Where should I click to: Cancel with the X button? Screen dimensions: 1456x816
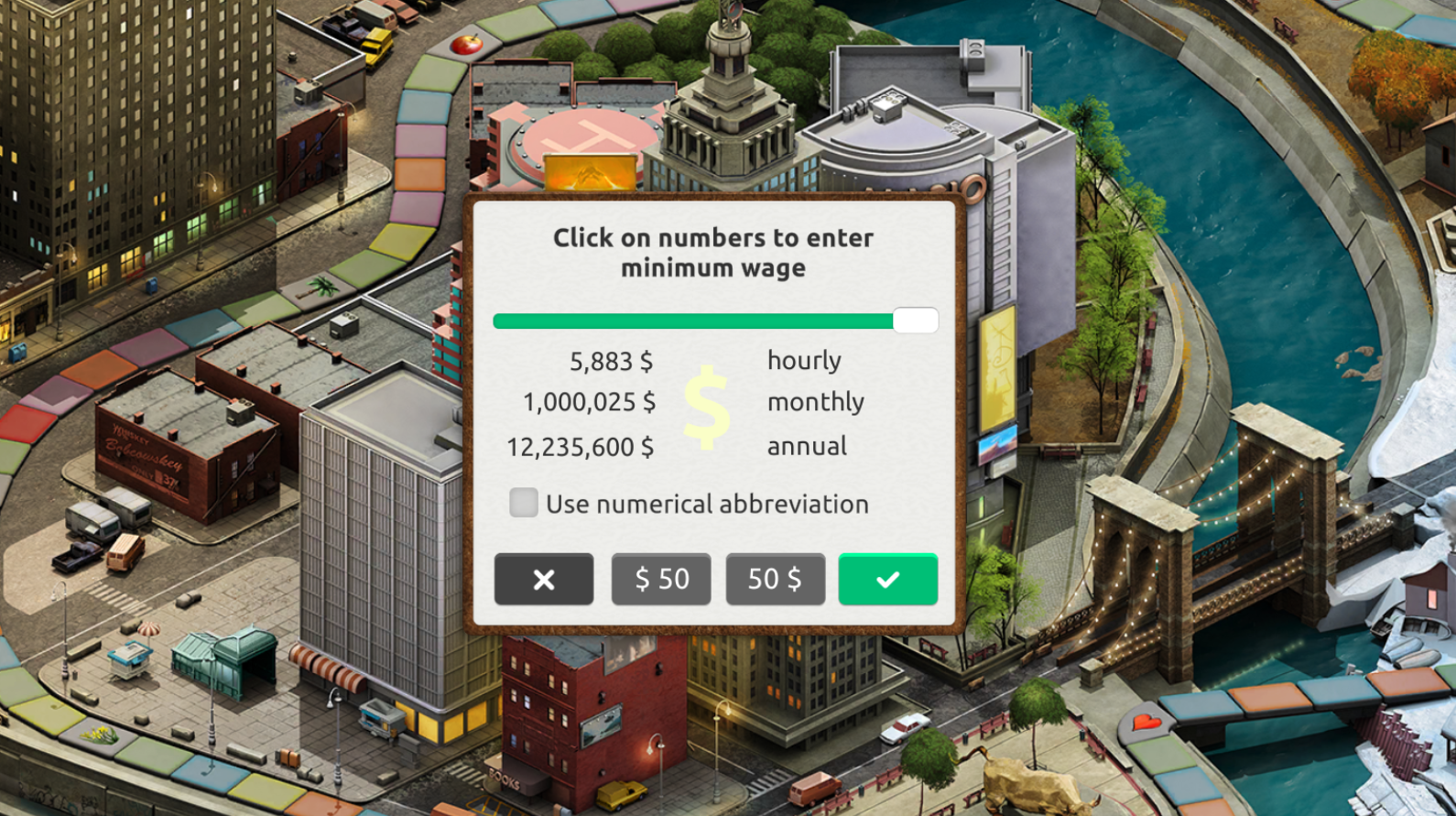click(543, 579)
